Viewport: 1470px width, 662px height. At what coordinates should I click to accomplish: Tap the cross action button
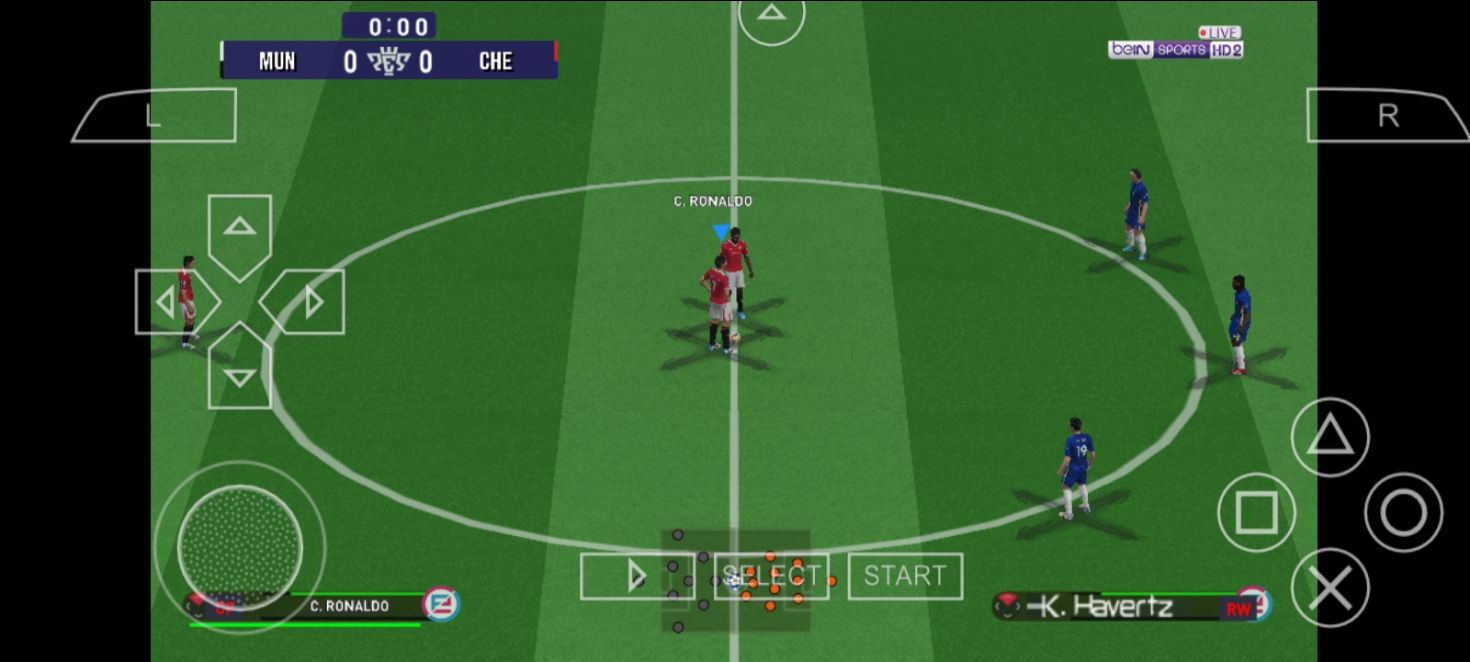pos(1329,587)
